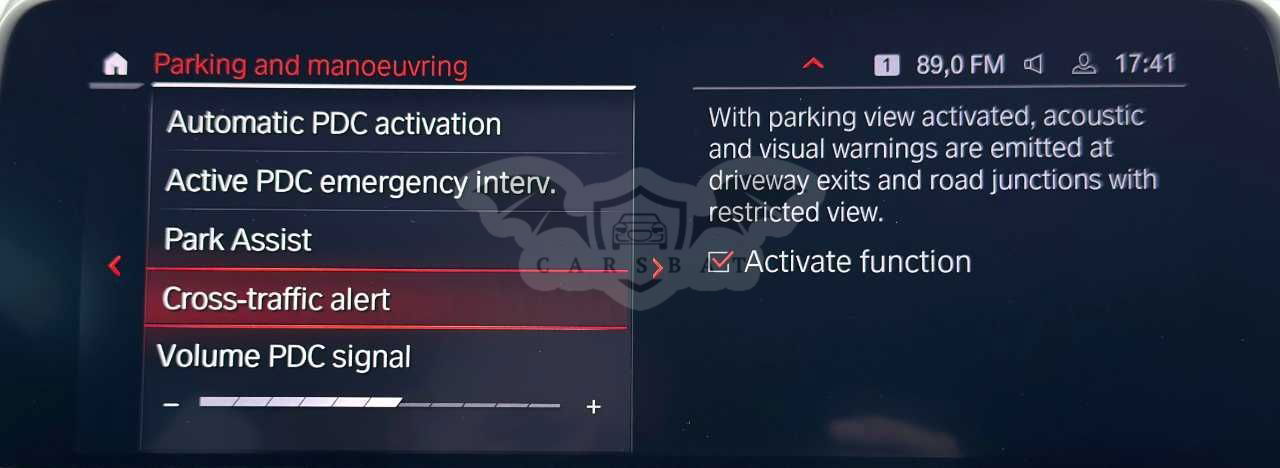Open the driver profile icon

(1084, 65)
